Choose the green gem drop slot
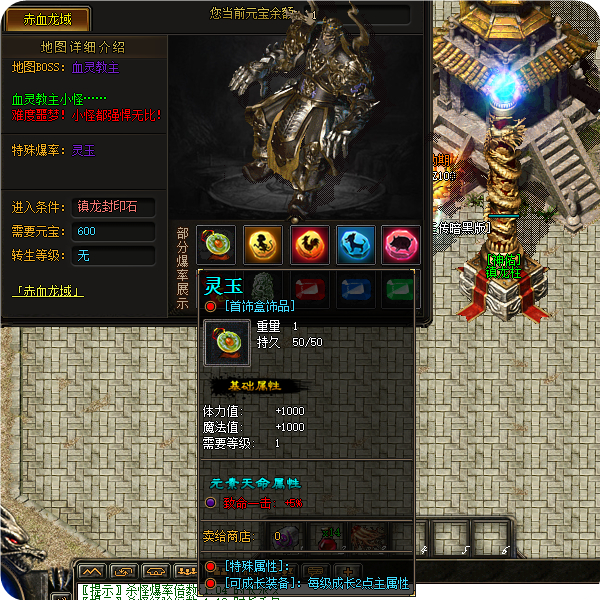Screen dimensions: 600x600 pyautogui.click(x=400, y=290)
